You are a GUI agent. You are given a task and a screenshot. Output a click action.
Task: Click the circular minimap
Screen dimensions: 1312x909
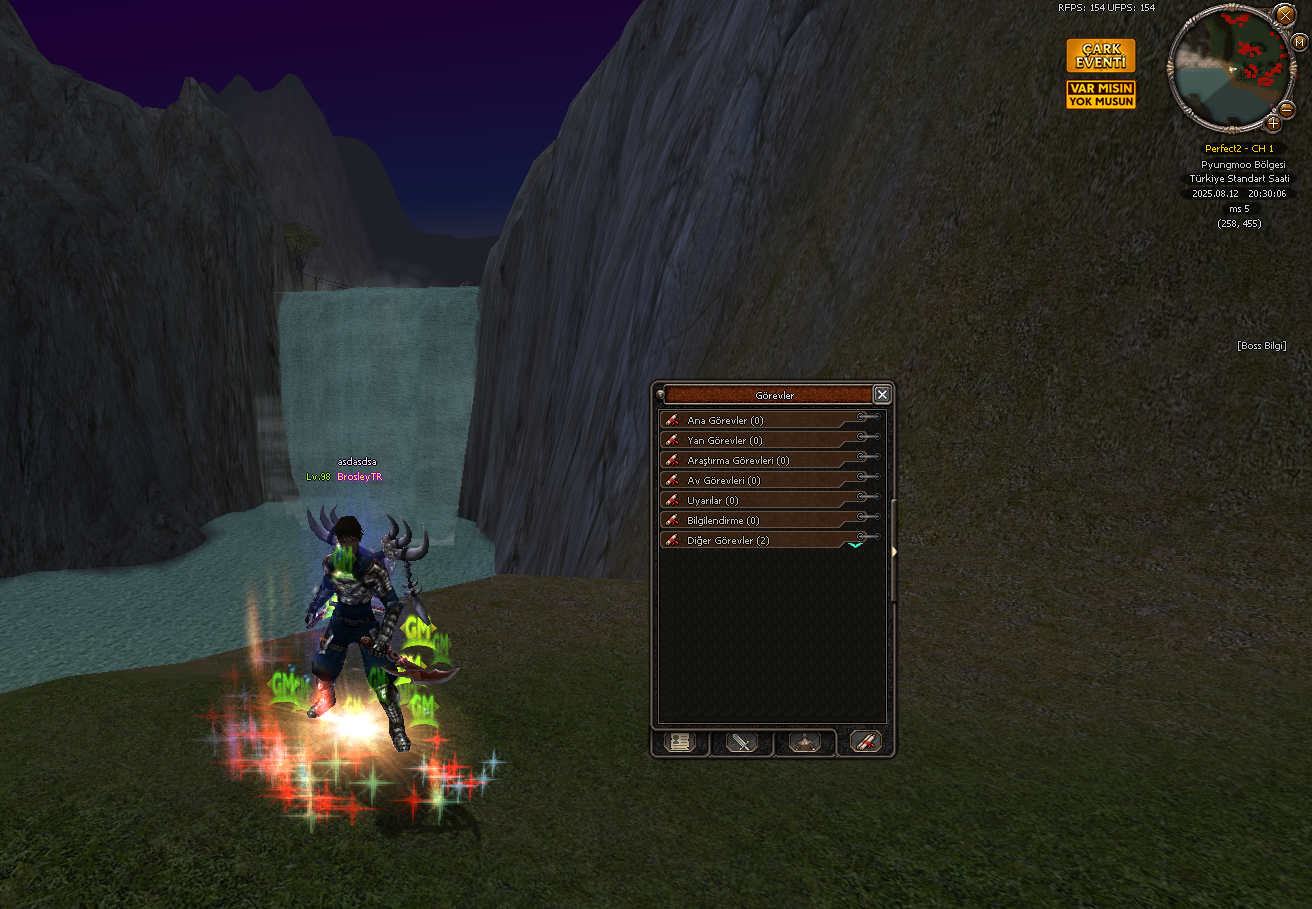[x=1229, y=68]
